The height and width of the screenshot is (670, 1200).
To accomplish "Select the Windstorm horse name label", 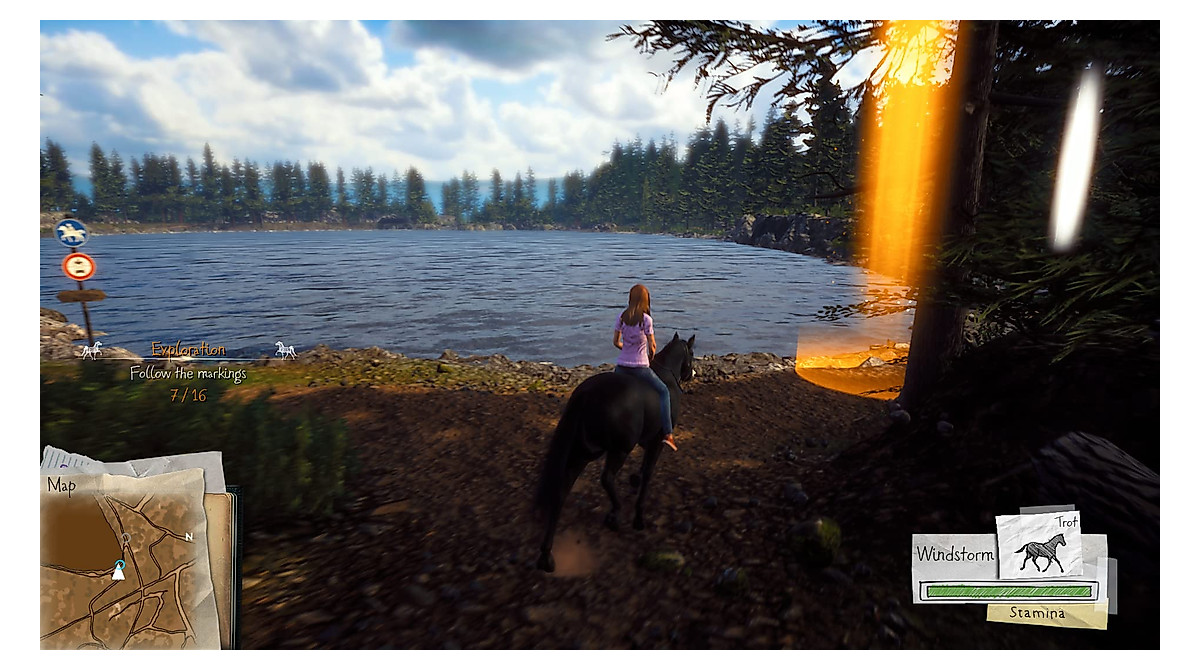I will pos(955,554).
